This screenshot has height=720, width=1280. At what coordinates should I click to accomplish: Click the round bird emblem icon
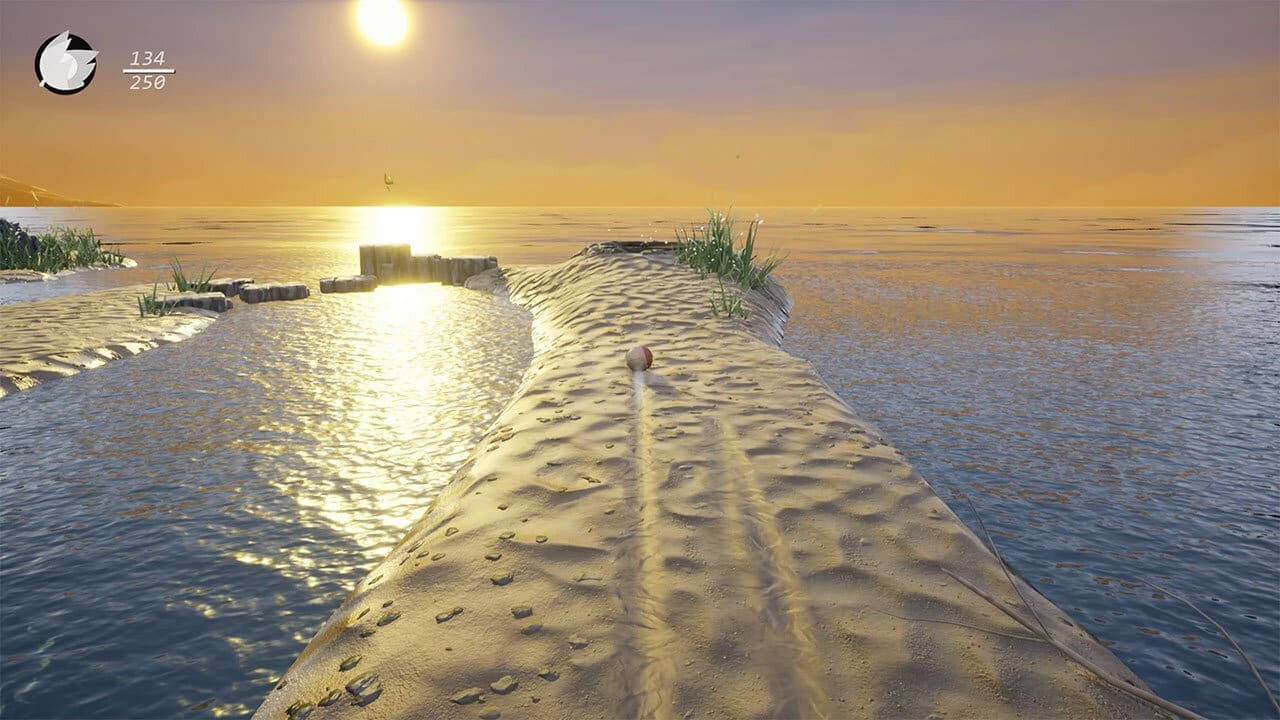66,64
